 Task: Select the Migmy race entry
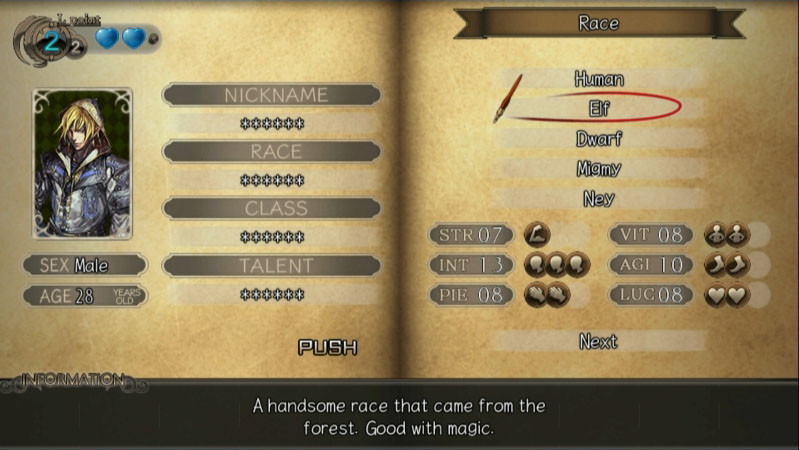(x=599, y=169)
